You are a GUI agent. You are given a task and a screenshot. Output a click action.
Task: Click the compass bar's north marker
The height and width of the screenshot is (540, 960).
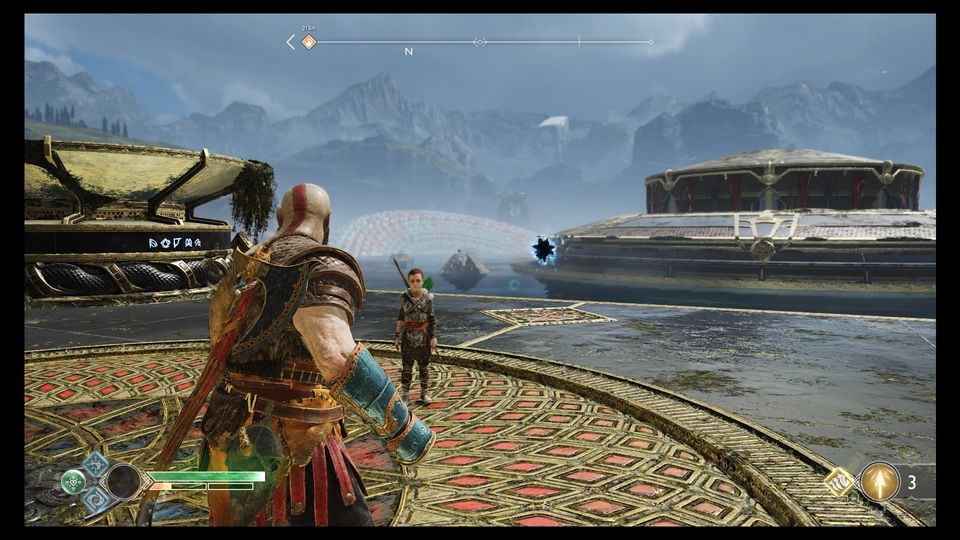pos(408,50)
